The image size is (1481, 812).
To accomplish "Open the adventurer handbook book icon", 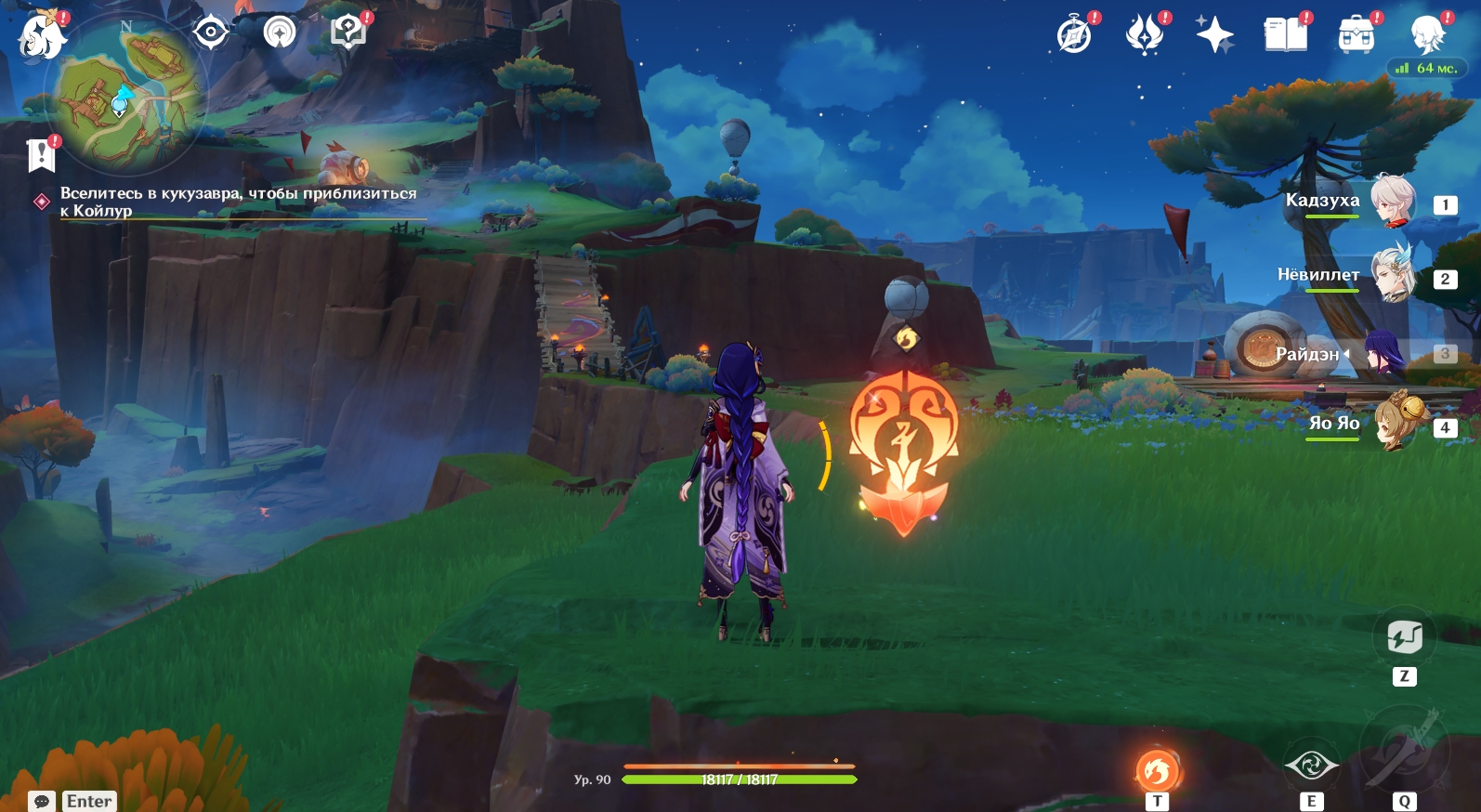I will pyautogui.click(x=1285, y=35).
